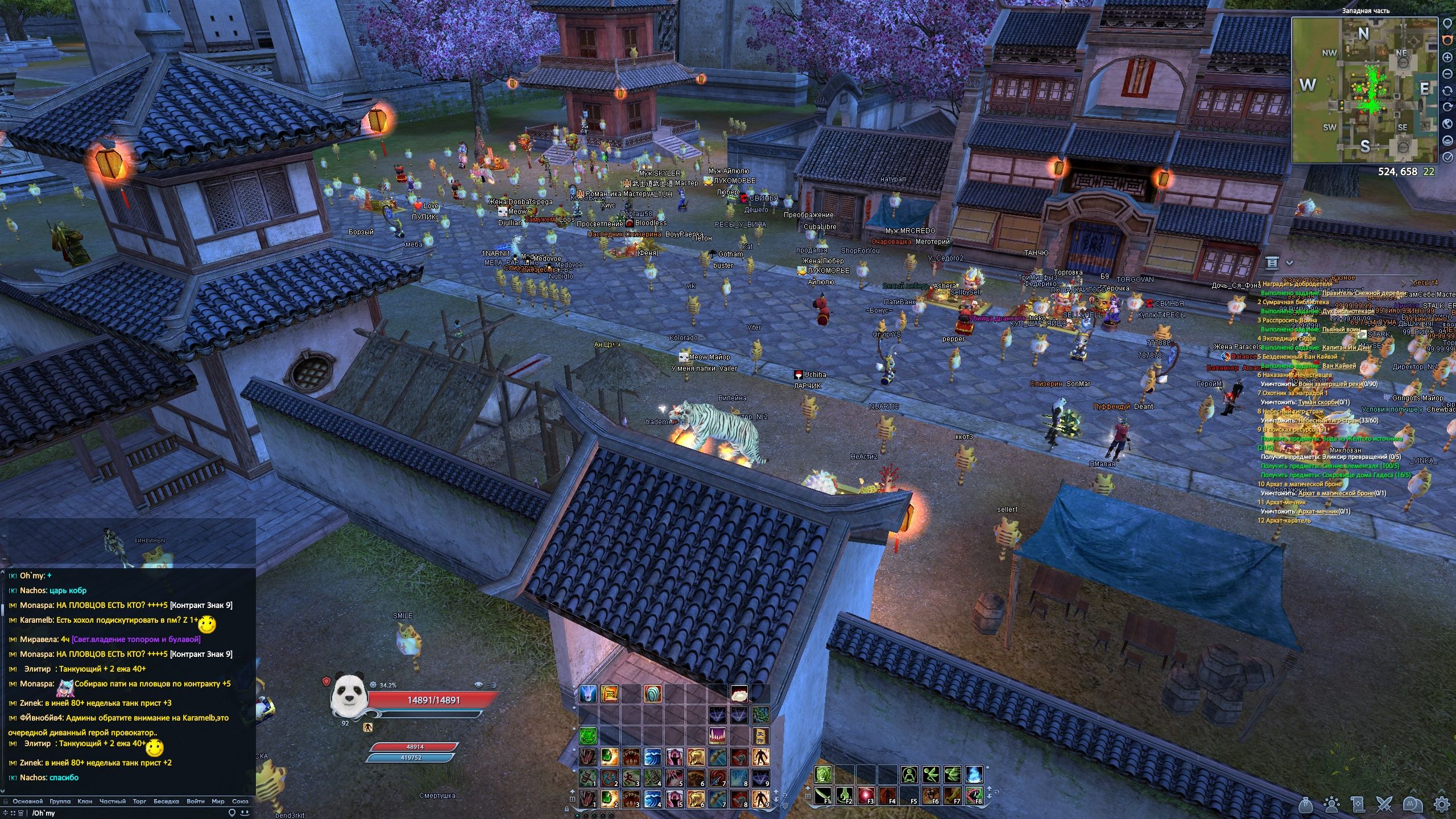Click the panda character portrait
1456x819 pixels.
click(x=350, y=695)
